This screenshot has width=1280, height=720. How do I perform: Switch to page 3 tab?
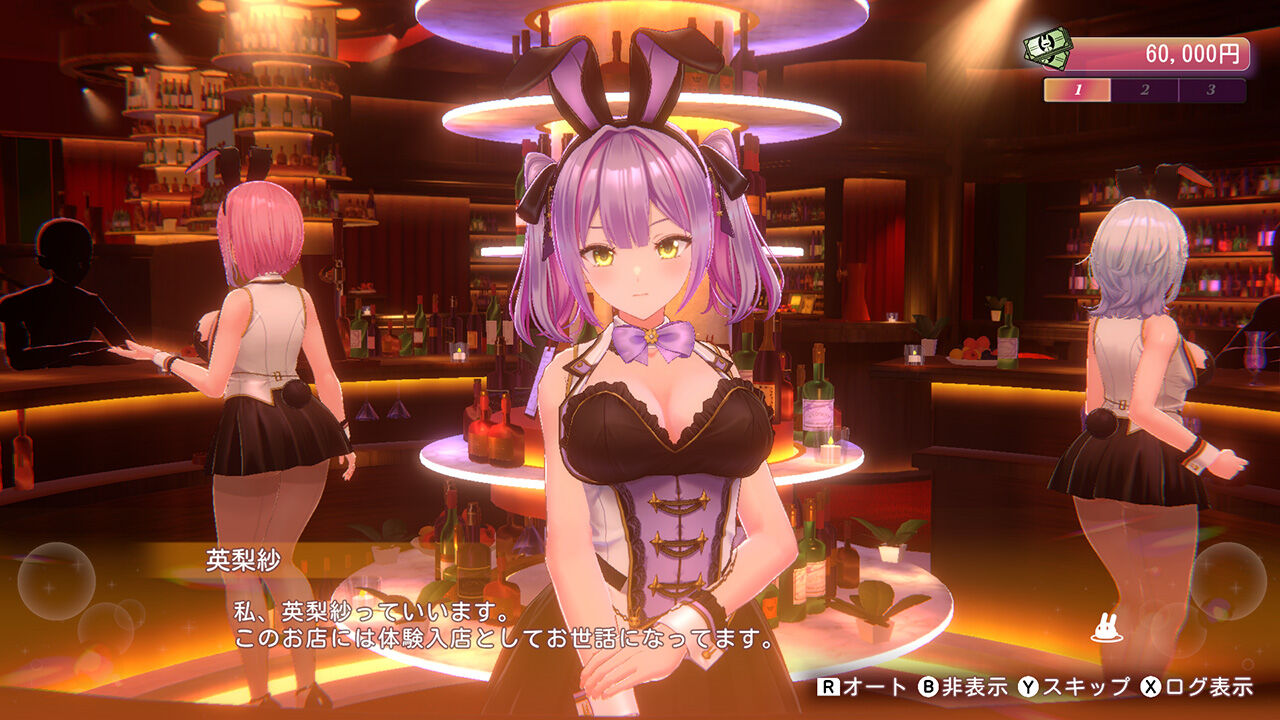point(1210,89)
